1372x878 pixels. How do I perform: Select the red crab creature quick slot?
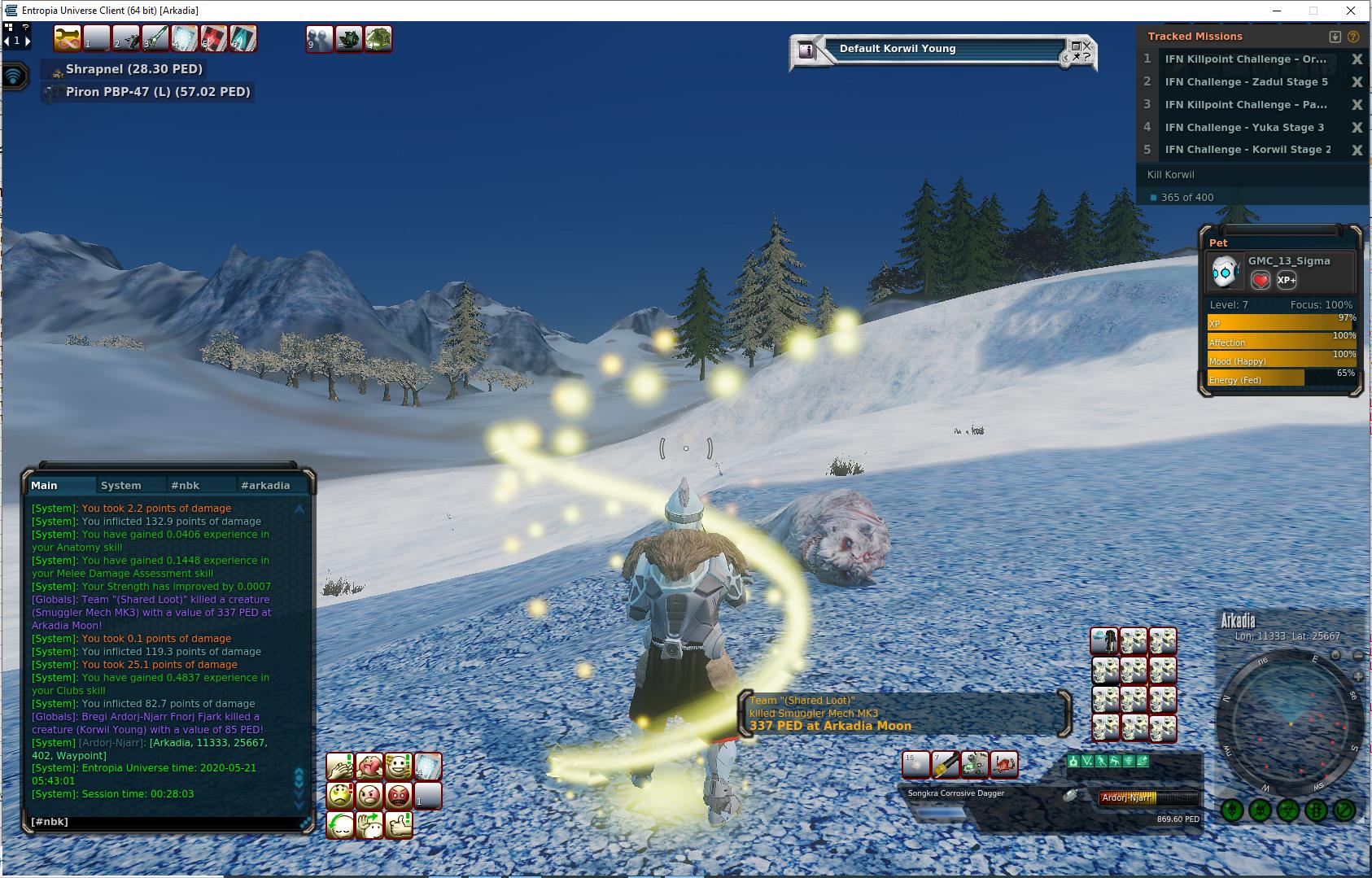tap(1004, 765)
